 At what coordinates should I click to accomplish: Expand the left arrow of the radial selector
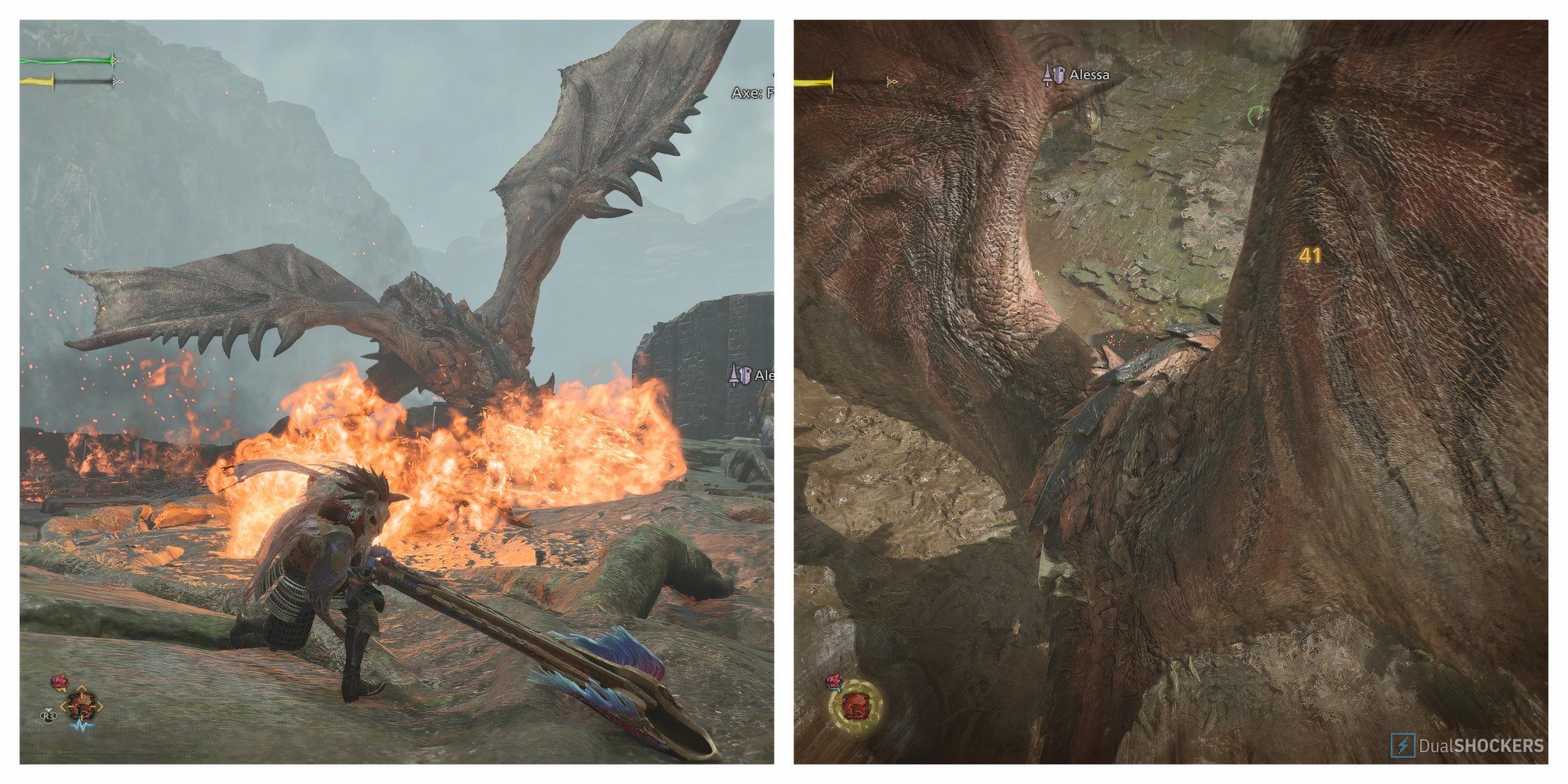(x=64, y=706)
